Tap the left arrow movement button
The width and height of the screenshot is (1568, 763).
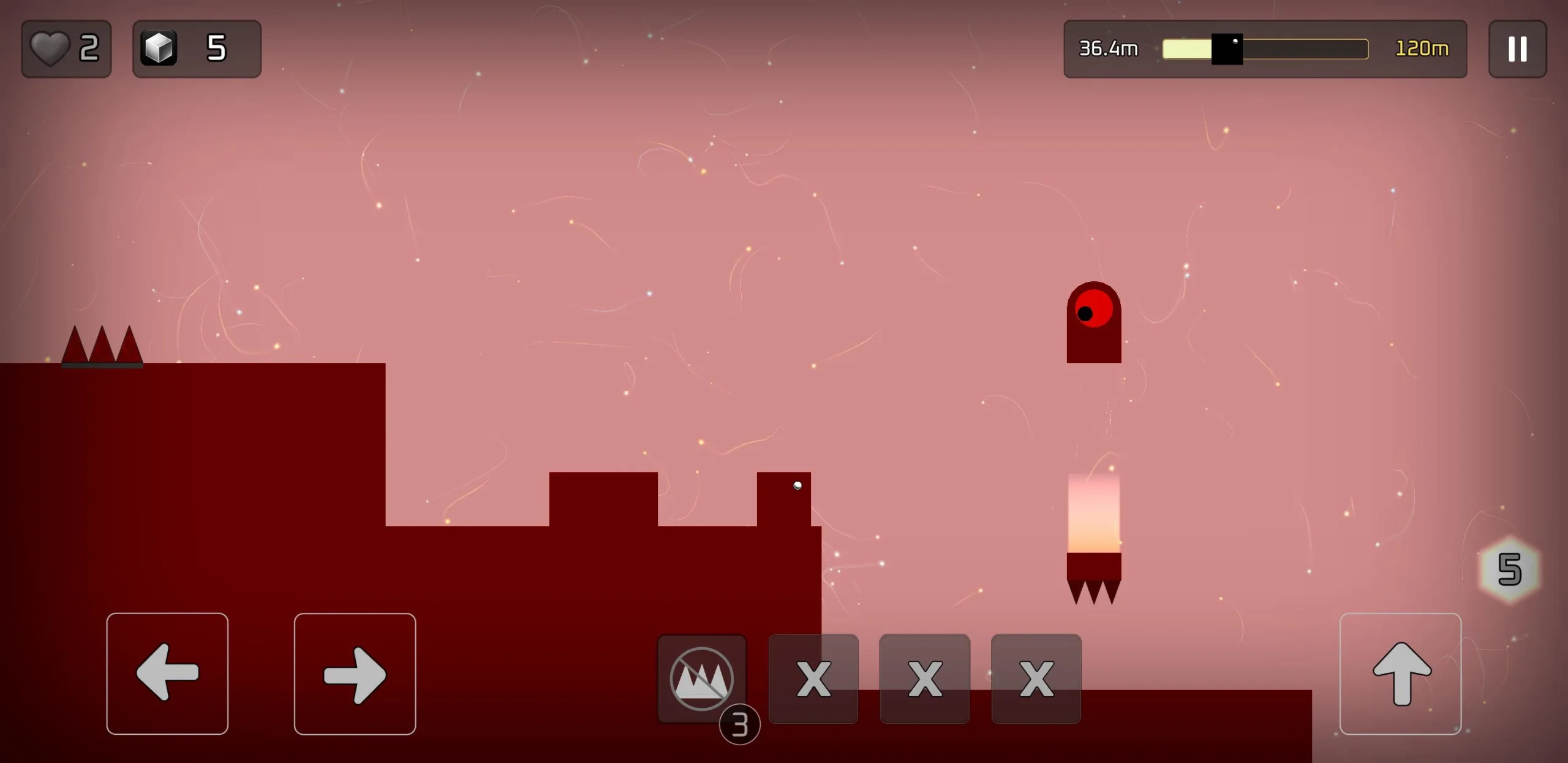point(167,673)
